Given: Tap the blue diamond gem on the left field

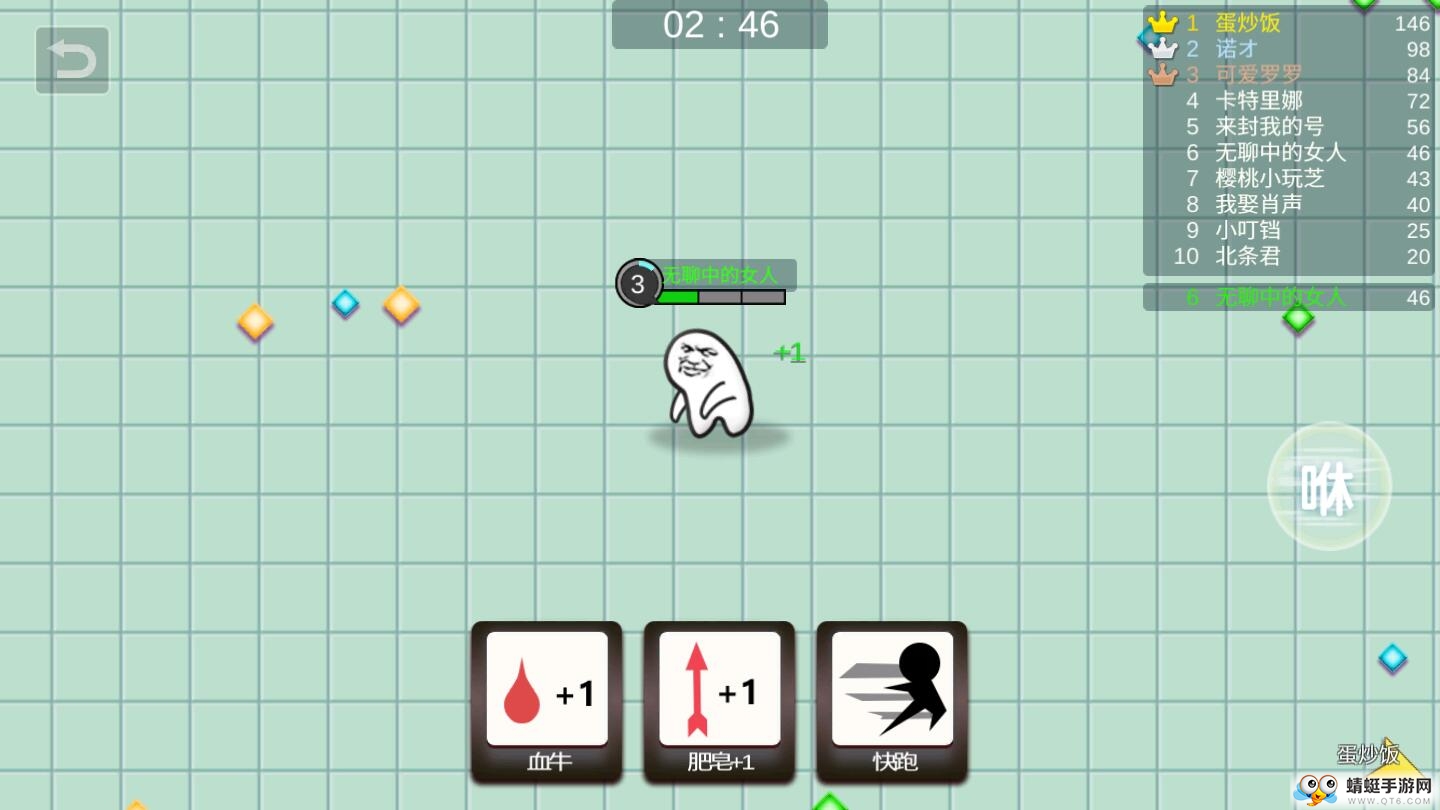Looking at the screenshot, I should 345,304.
